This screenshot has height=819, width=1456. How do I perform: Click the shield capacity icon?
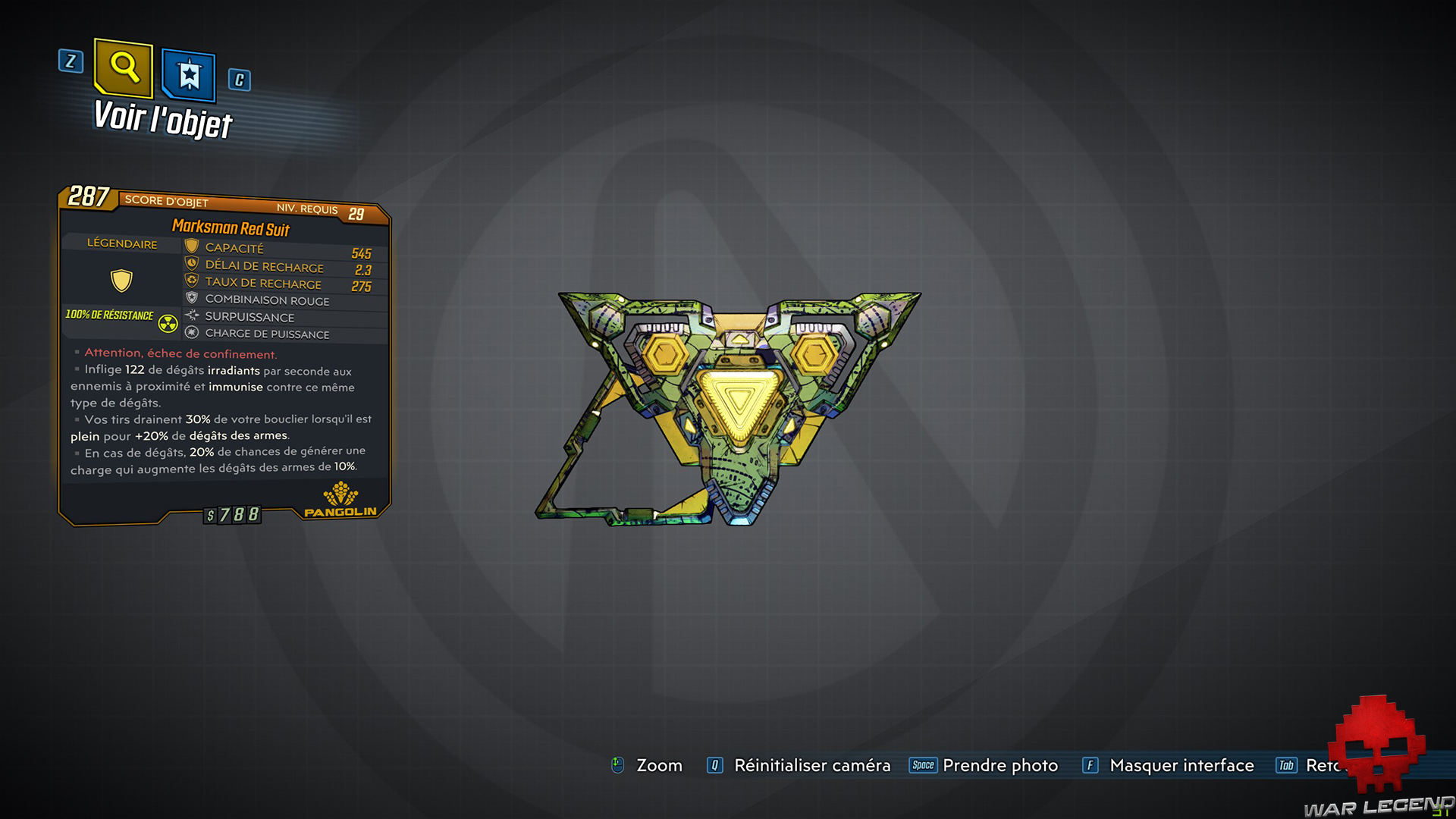click(190, 244)
